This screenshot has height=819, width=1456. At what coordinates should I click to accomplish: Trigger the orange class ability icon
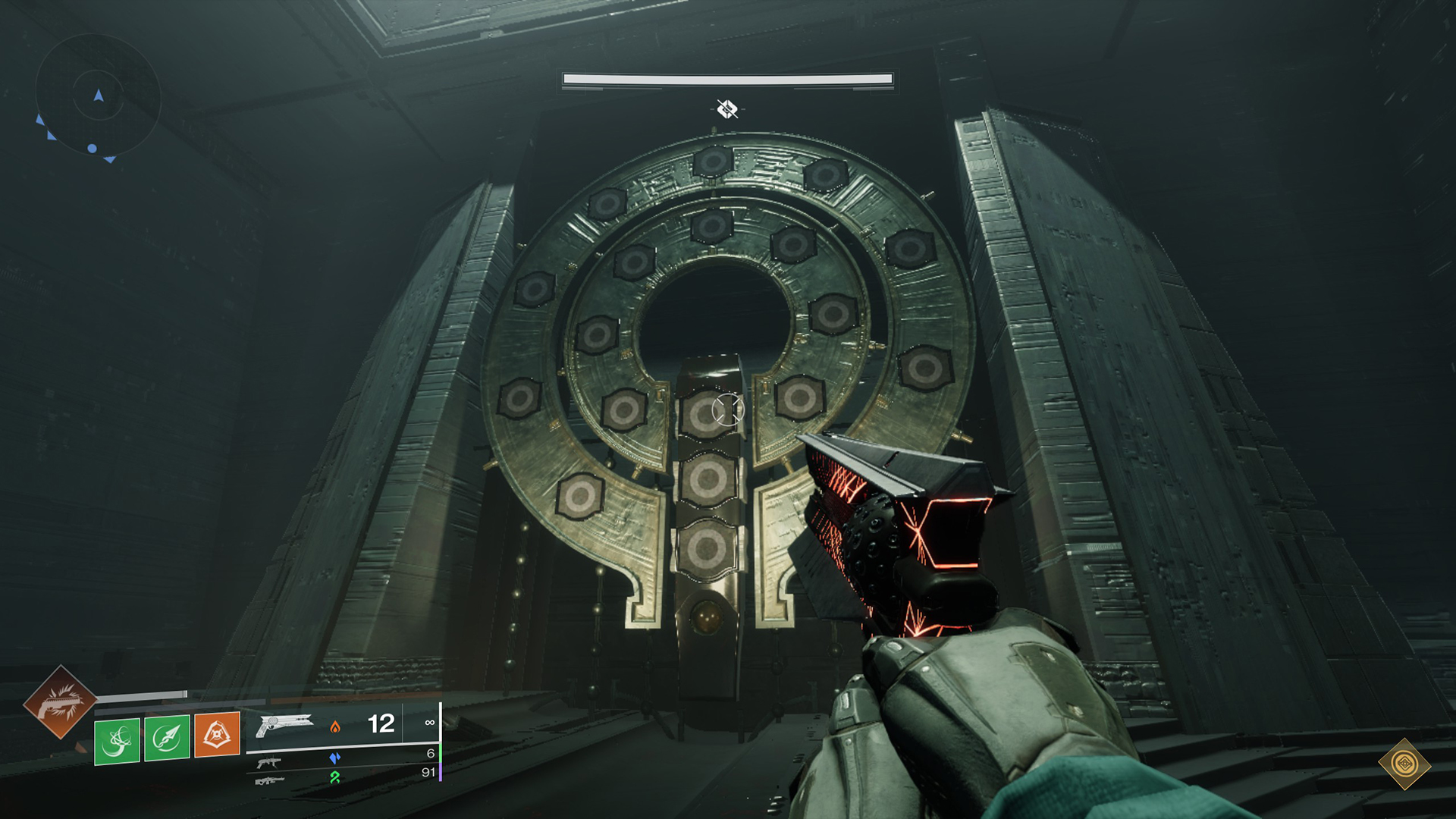[x=217, y=734]
